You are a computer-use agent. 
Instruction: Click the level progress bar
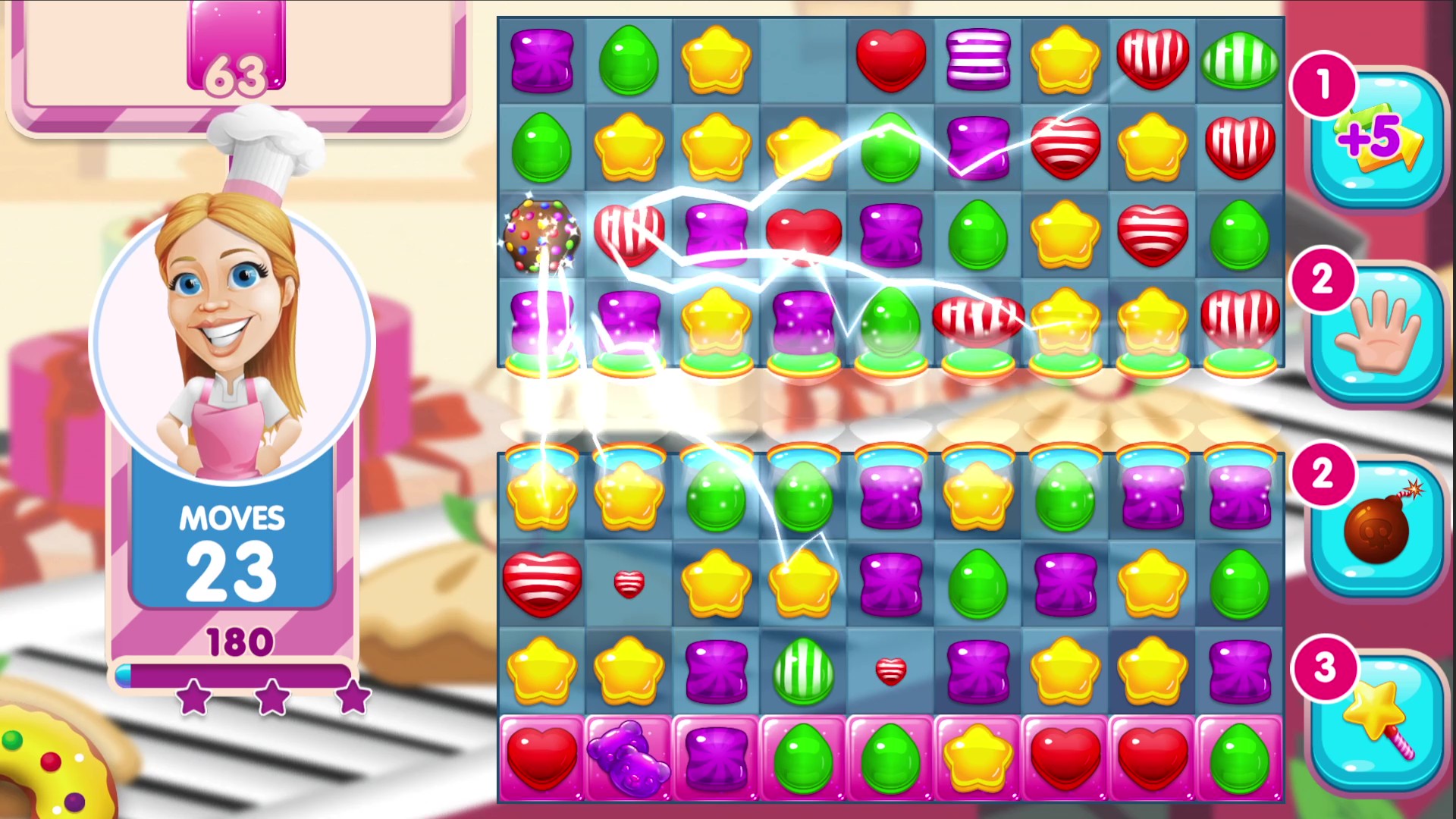(231, 675)
